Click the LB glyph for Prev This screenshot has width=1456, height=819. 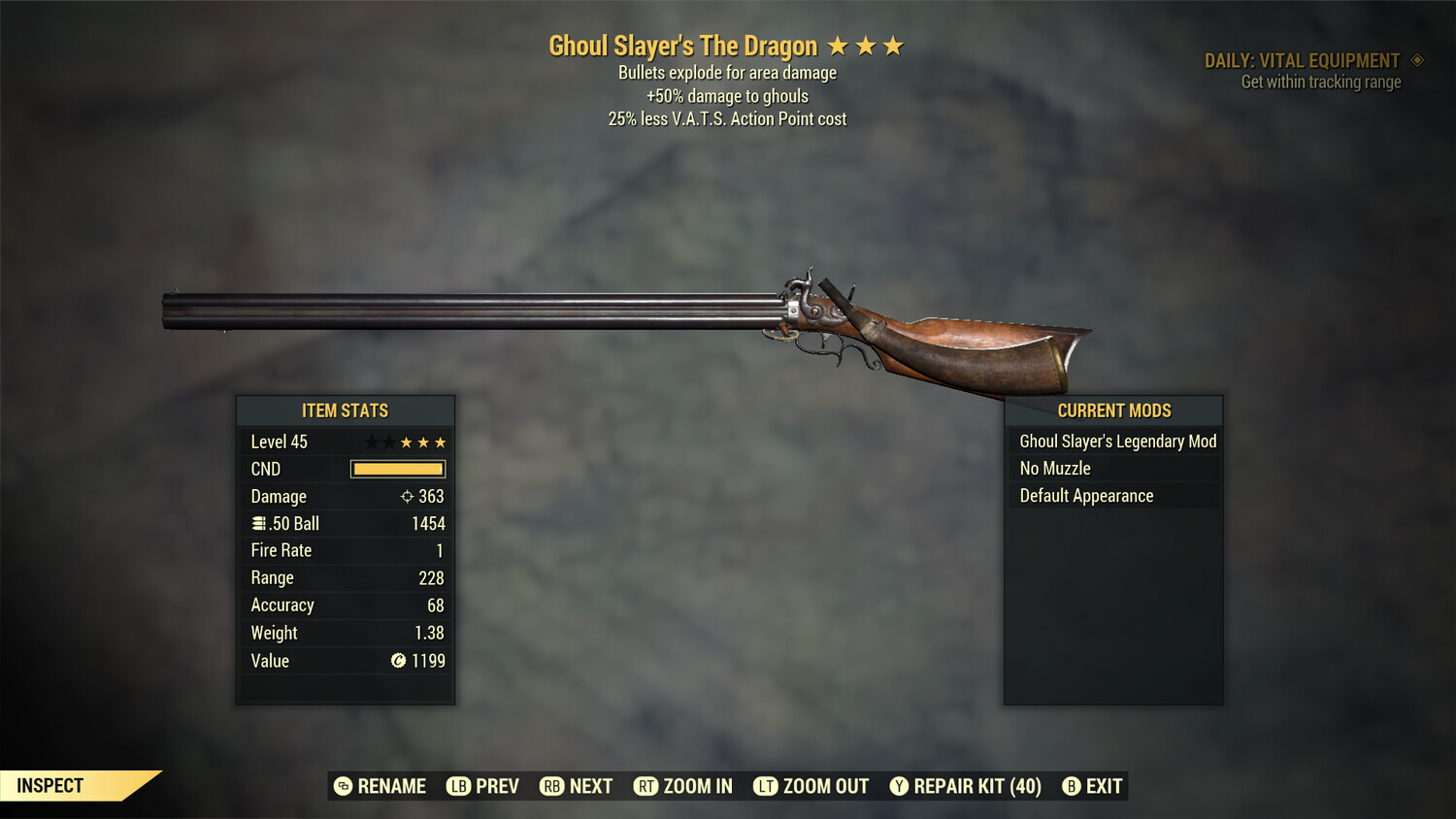point(455,786)
